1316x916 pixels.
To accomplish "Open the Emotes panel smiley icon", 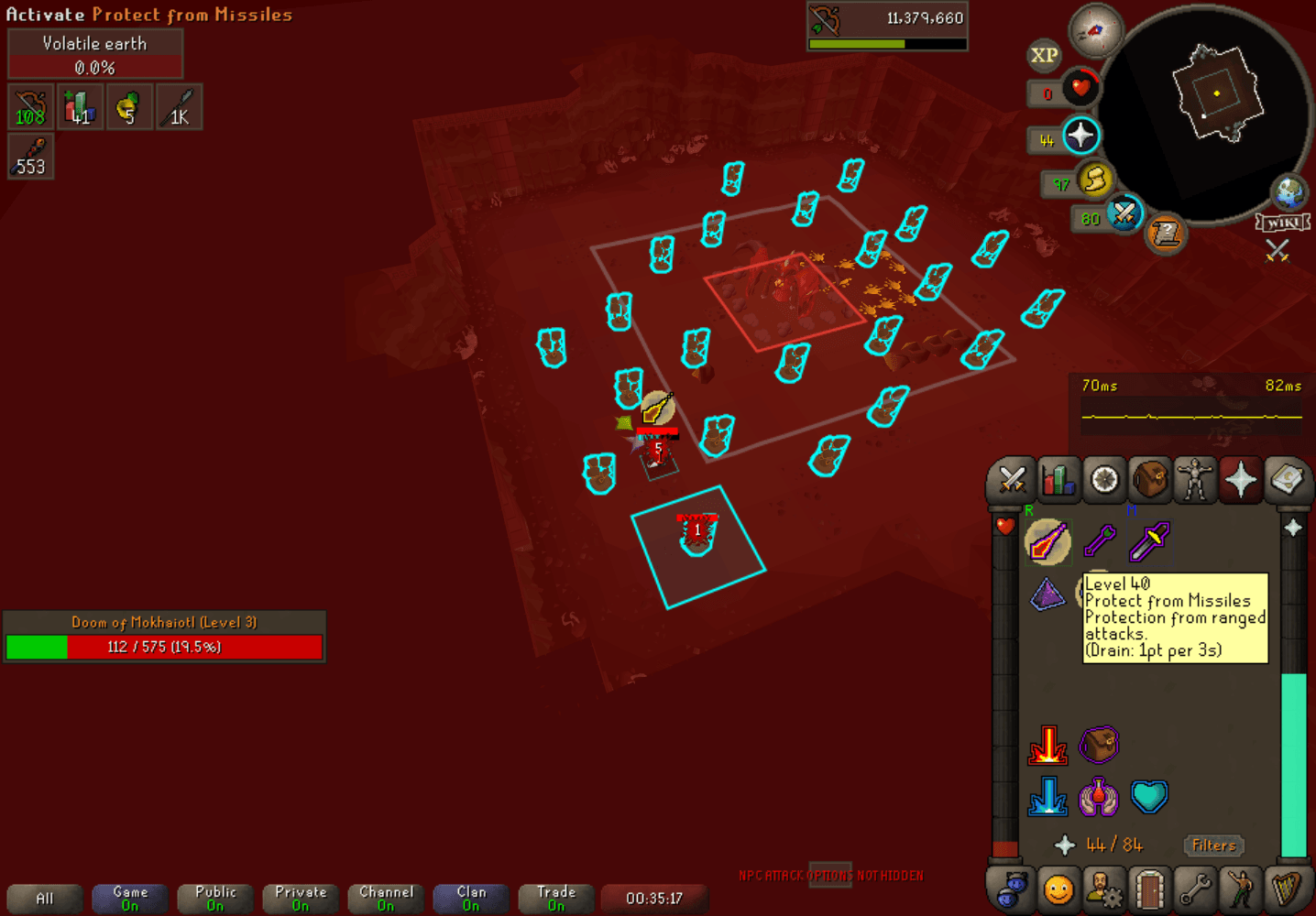I will pyautogui.click(x=1059, y=888).
